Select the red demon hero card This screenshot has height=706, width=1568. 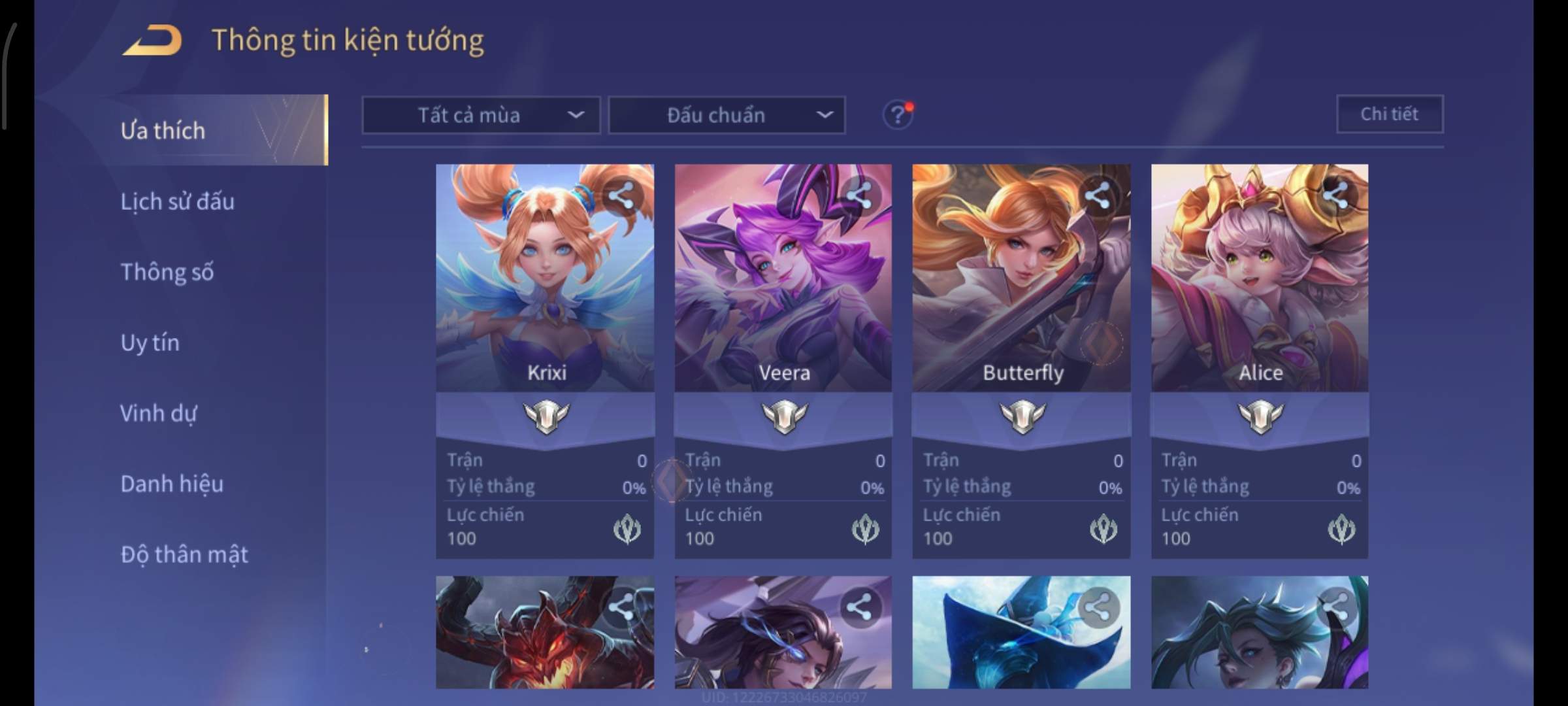(x=545, y=633)
